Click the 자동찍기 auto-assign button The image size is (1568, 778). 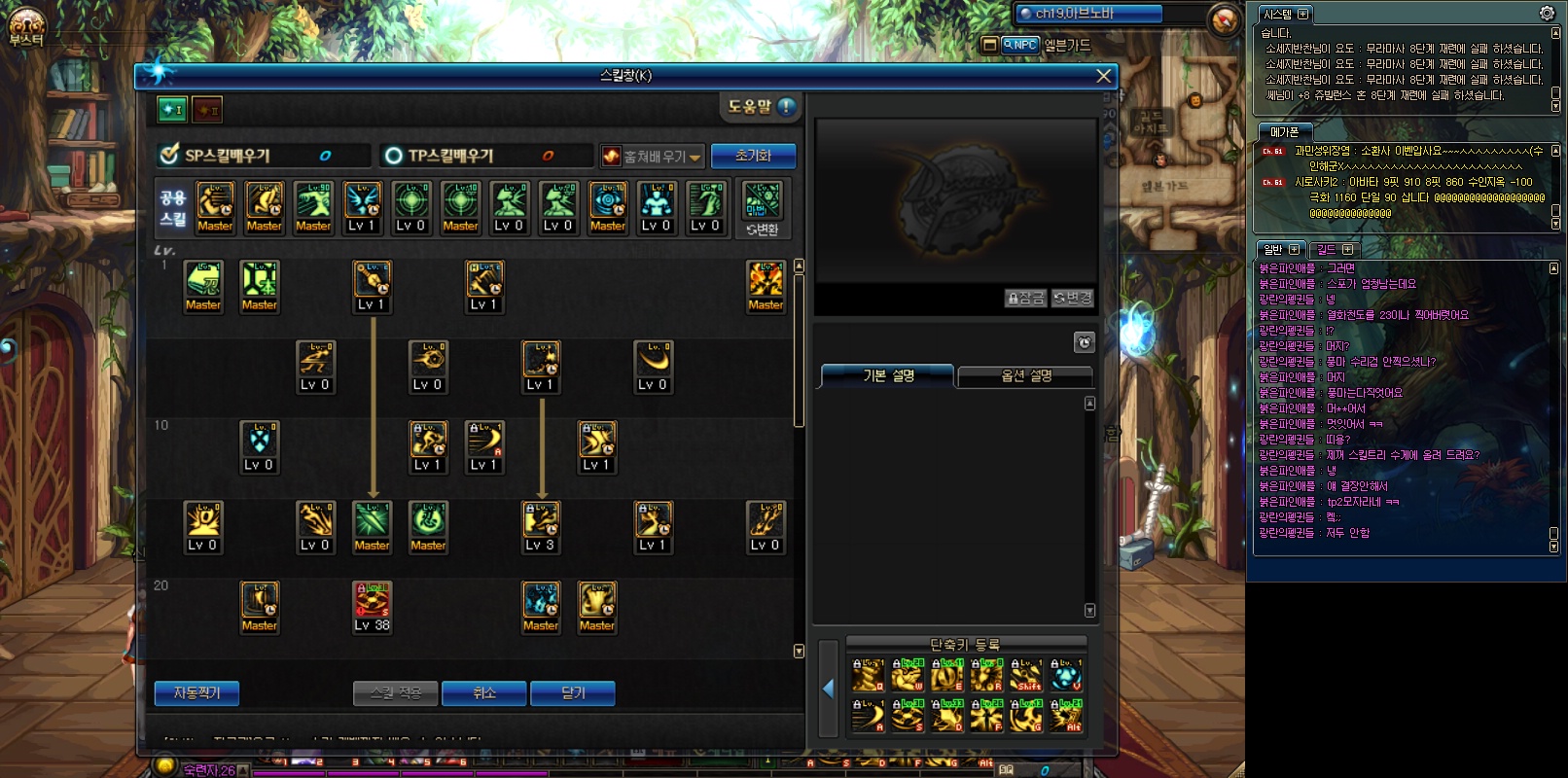pos(196,692)
